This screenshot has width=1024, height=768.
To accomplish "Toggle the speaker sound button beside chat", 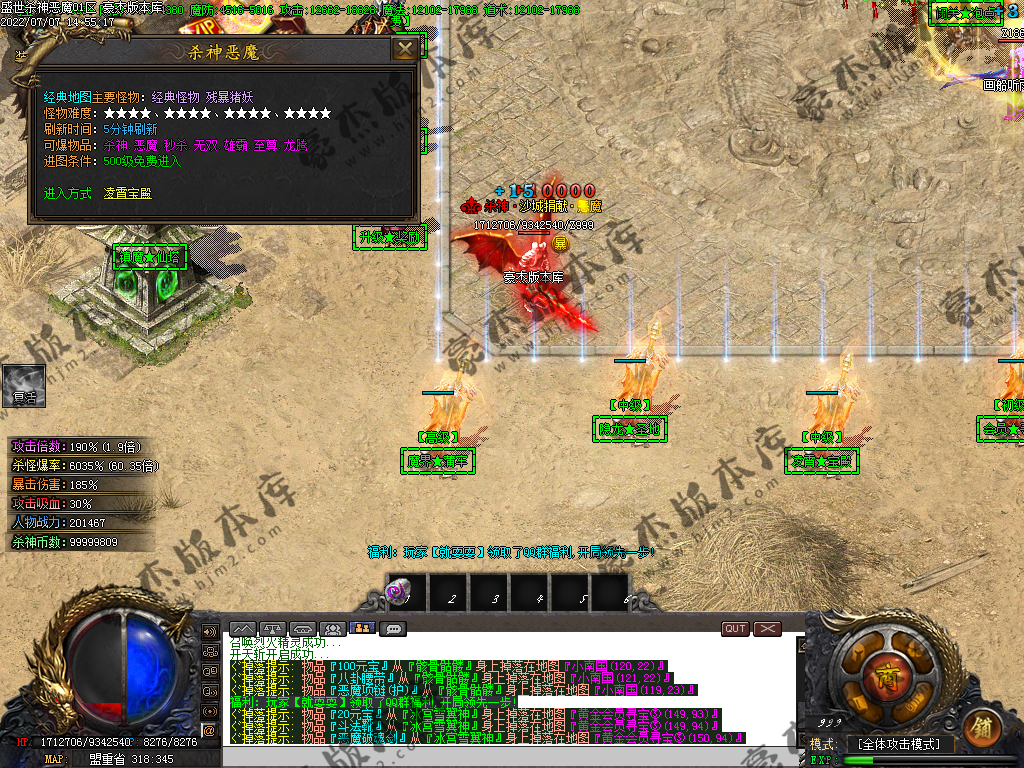I will pos(210,632).
